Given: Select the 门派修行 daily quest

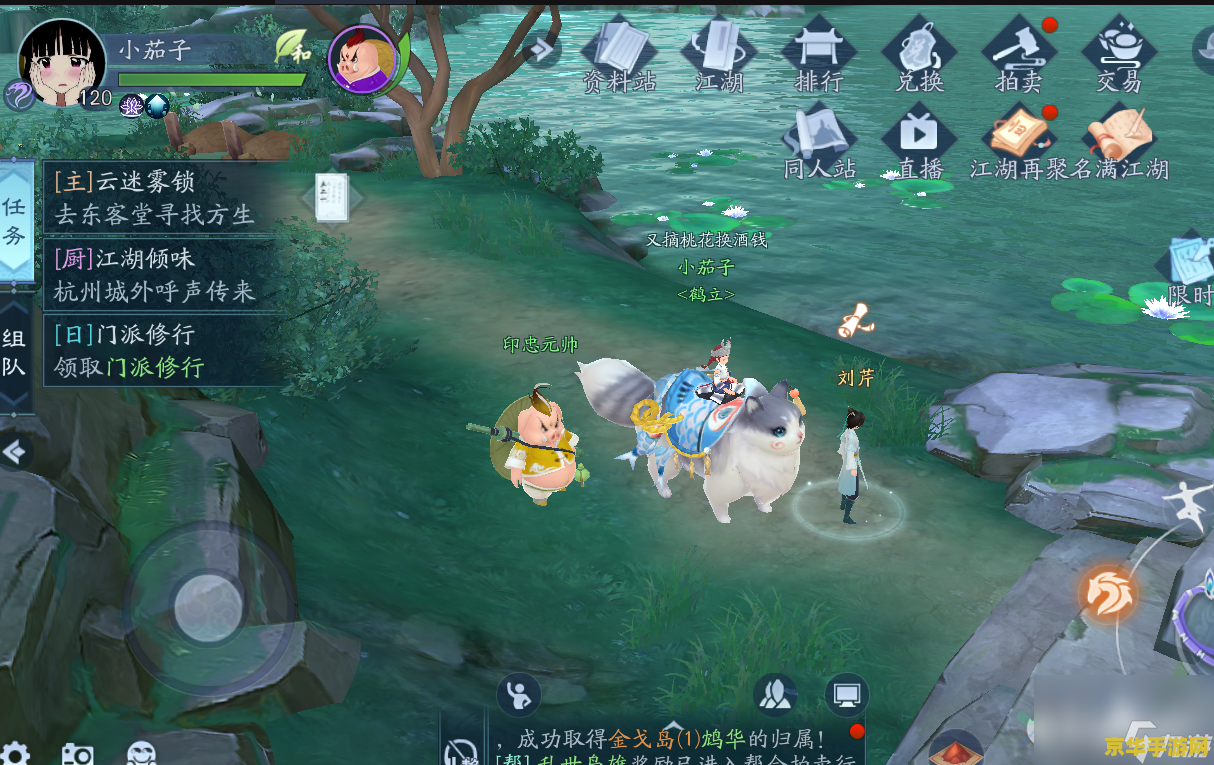Looking at the screenshot, I should [x=155, y=350].
